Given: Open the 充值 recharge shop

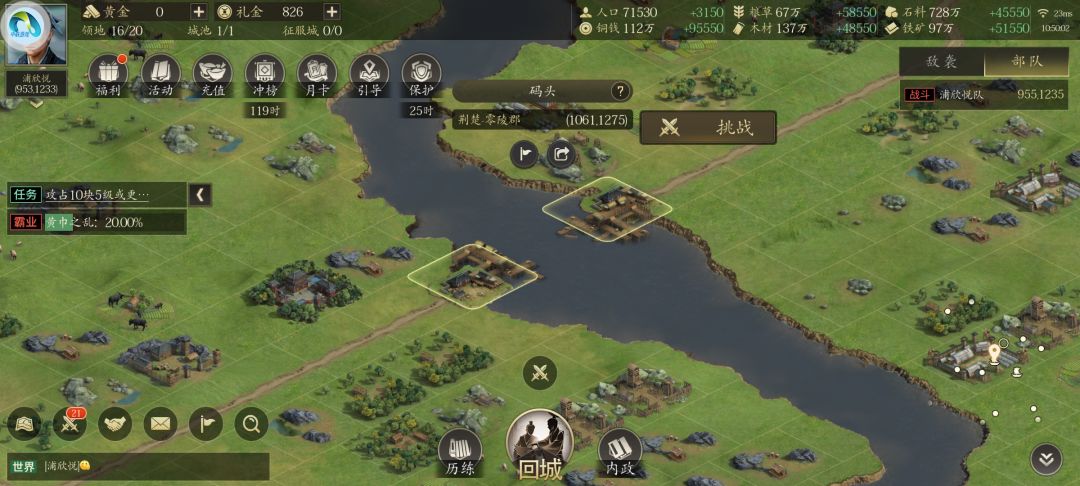Looking at the screenshot, I should point(212,74).
